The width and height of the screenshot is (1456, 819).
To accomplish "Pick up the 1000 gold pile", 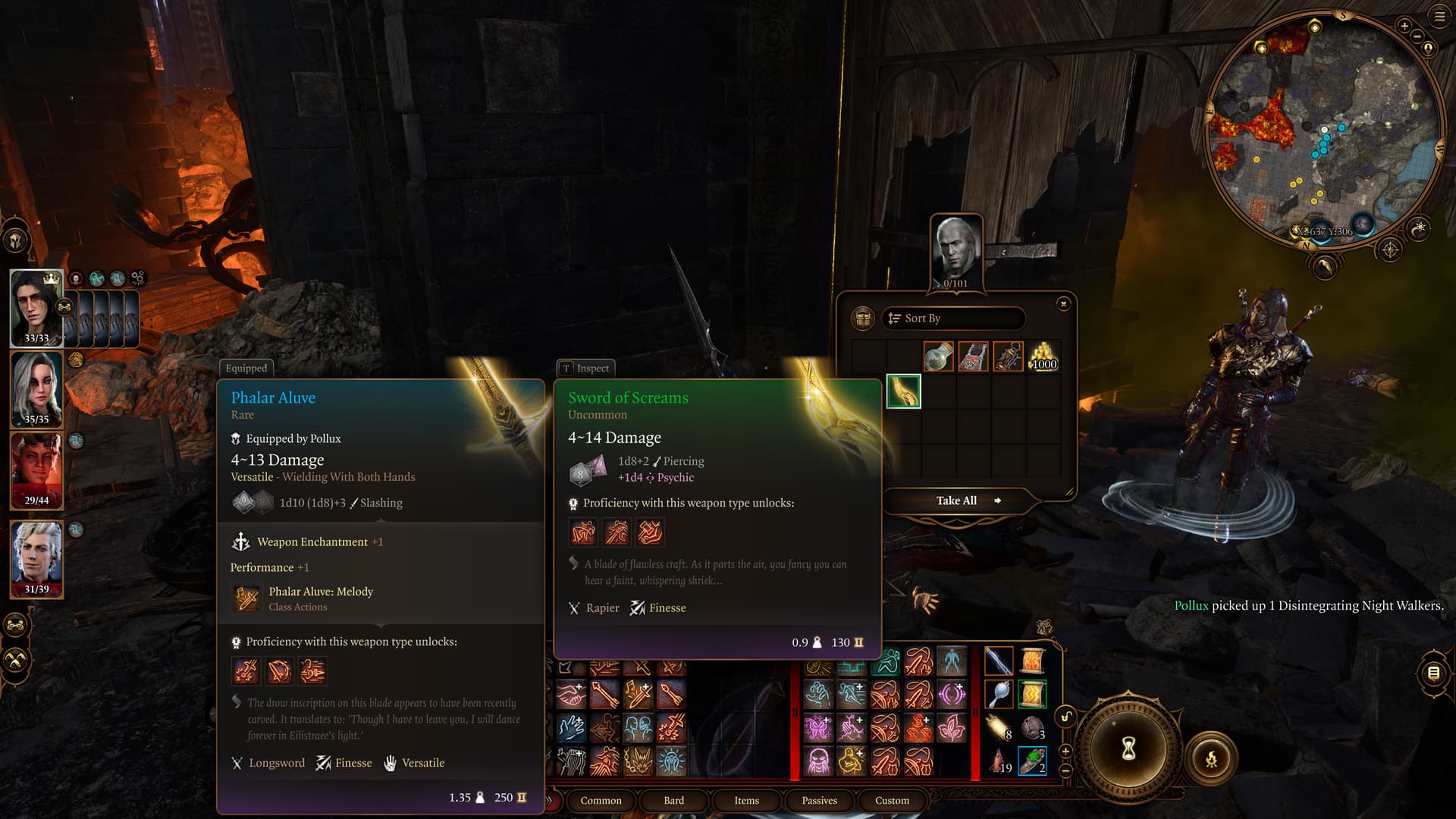I will coord(1043,356).
